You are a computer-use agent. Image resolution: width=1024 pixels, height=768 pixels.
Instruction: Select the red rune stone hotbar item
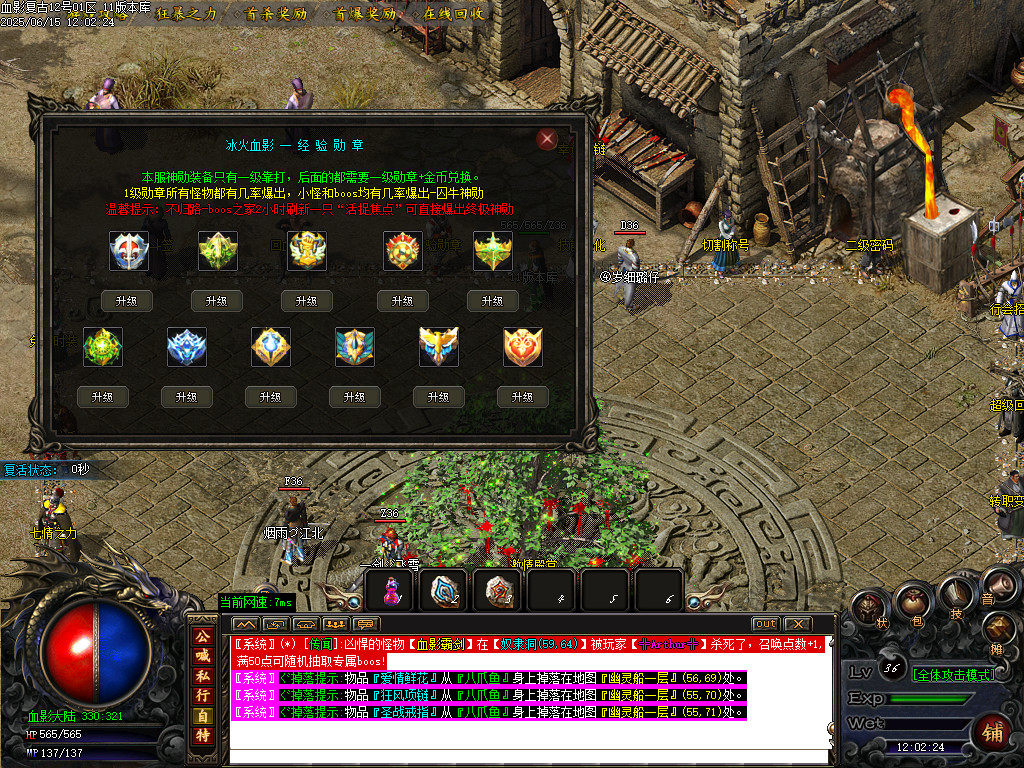tap(498, 592)
